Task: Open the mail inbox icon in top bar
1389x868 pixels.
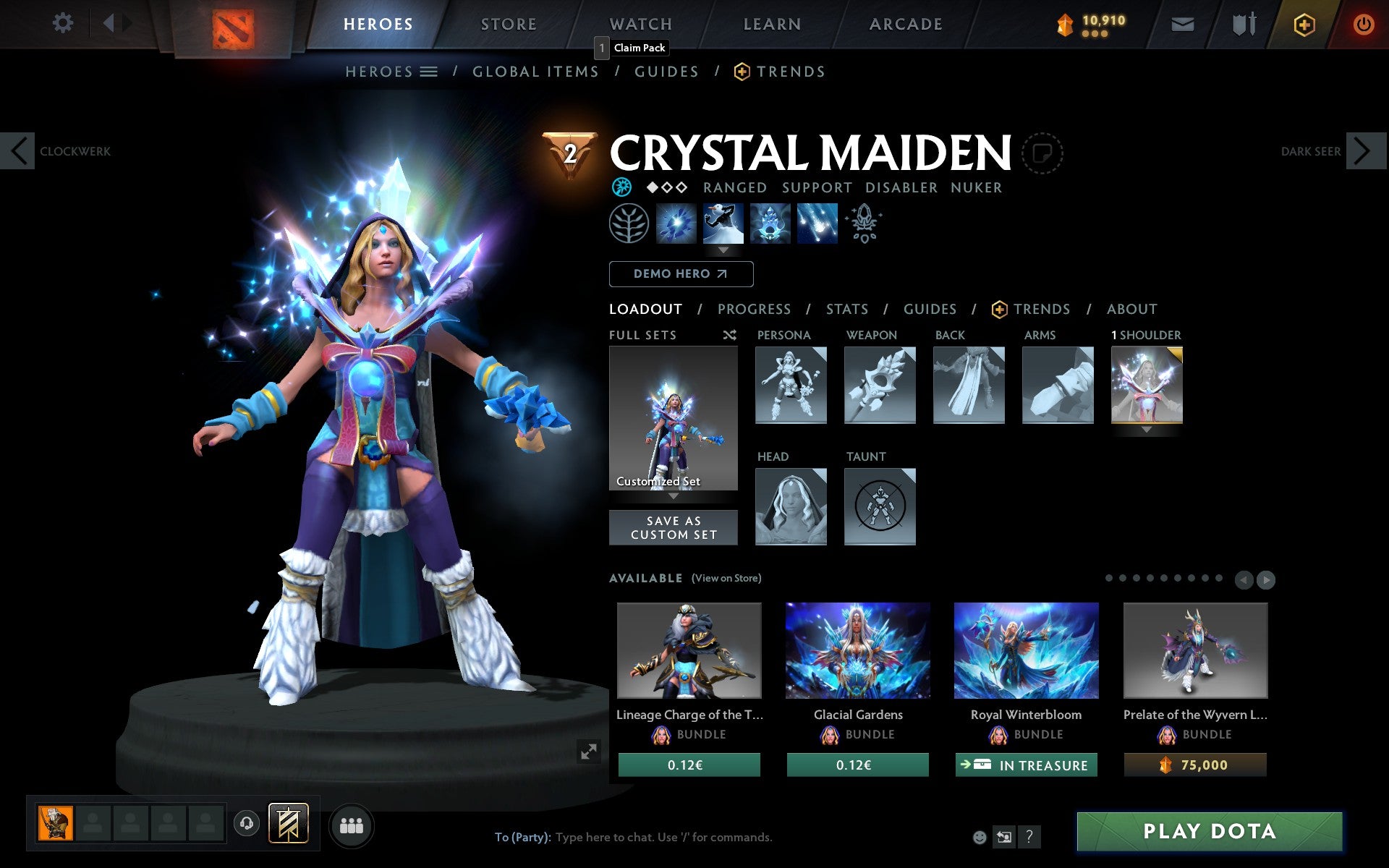Action: [1182, 24]
